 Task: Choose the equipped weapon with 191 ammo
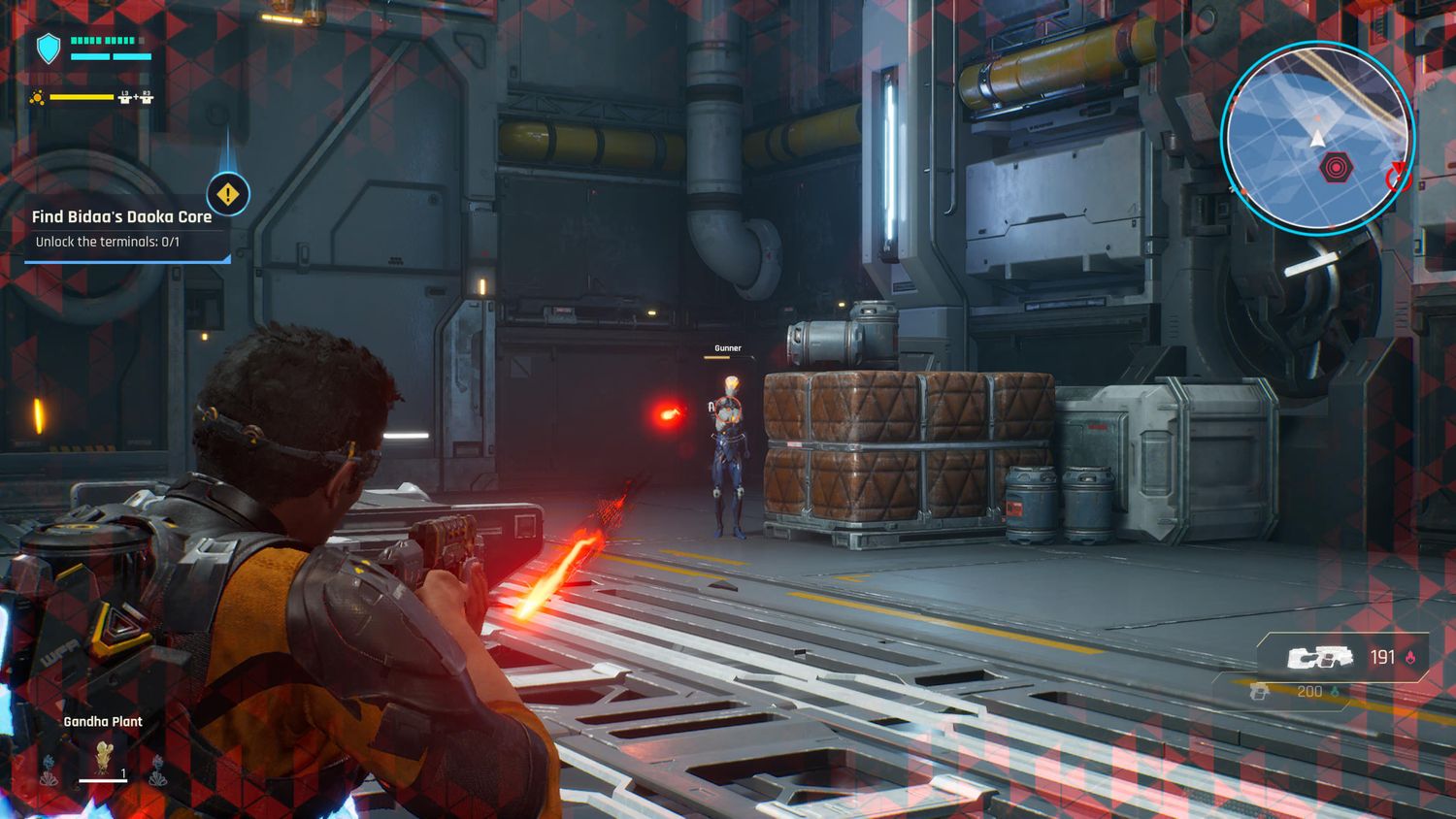[1320, 658]
